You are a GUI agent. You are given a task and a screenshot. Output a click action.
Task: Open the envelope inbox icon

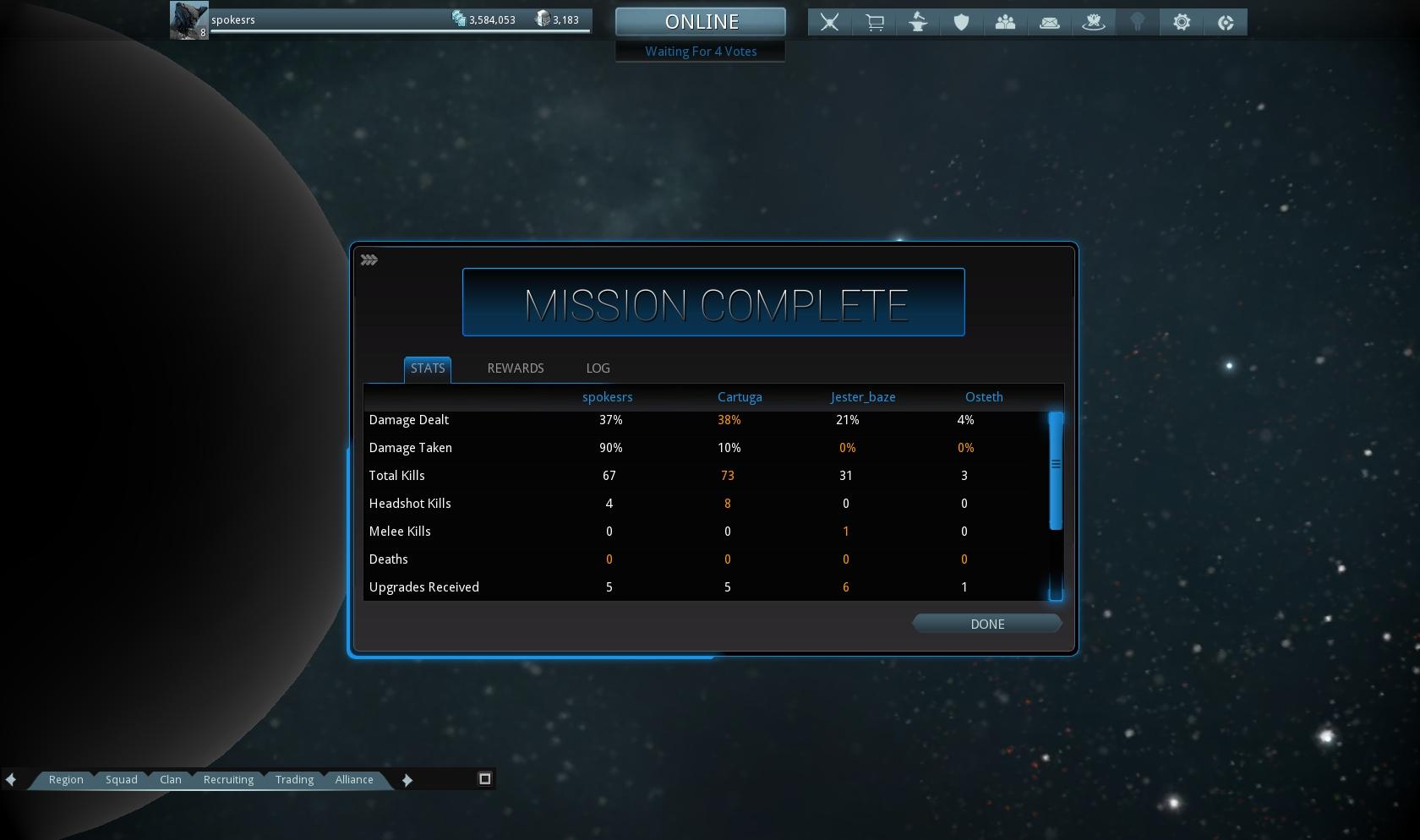pyautogui.click(x=1050, y=22)
